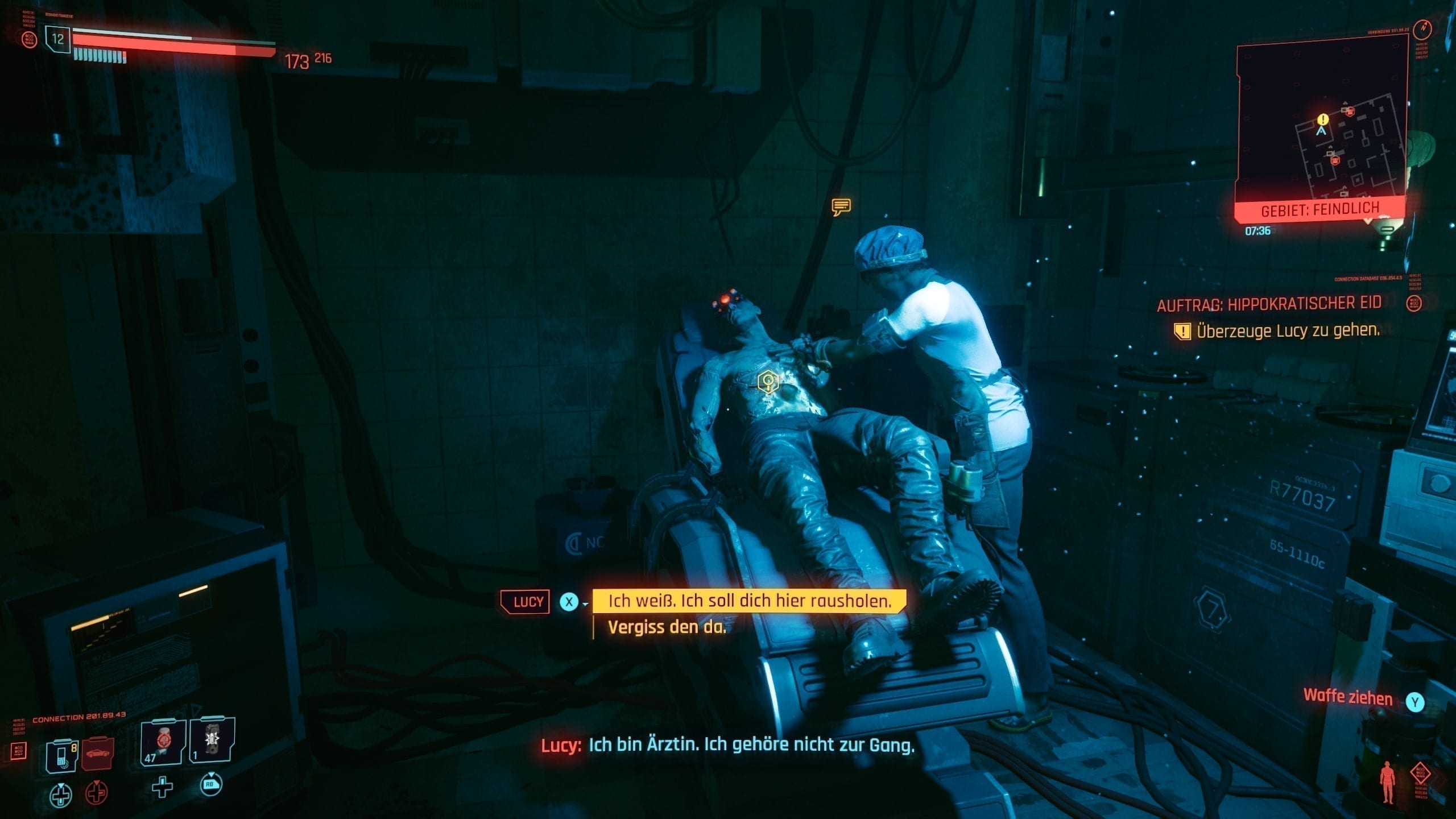Click the red body status figure icon
This screenshot has height=819, width=1456.
[1387, 783]
